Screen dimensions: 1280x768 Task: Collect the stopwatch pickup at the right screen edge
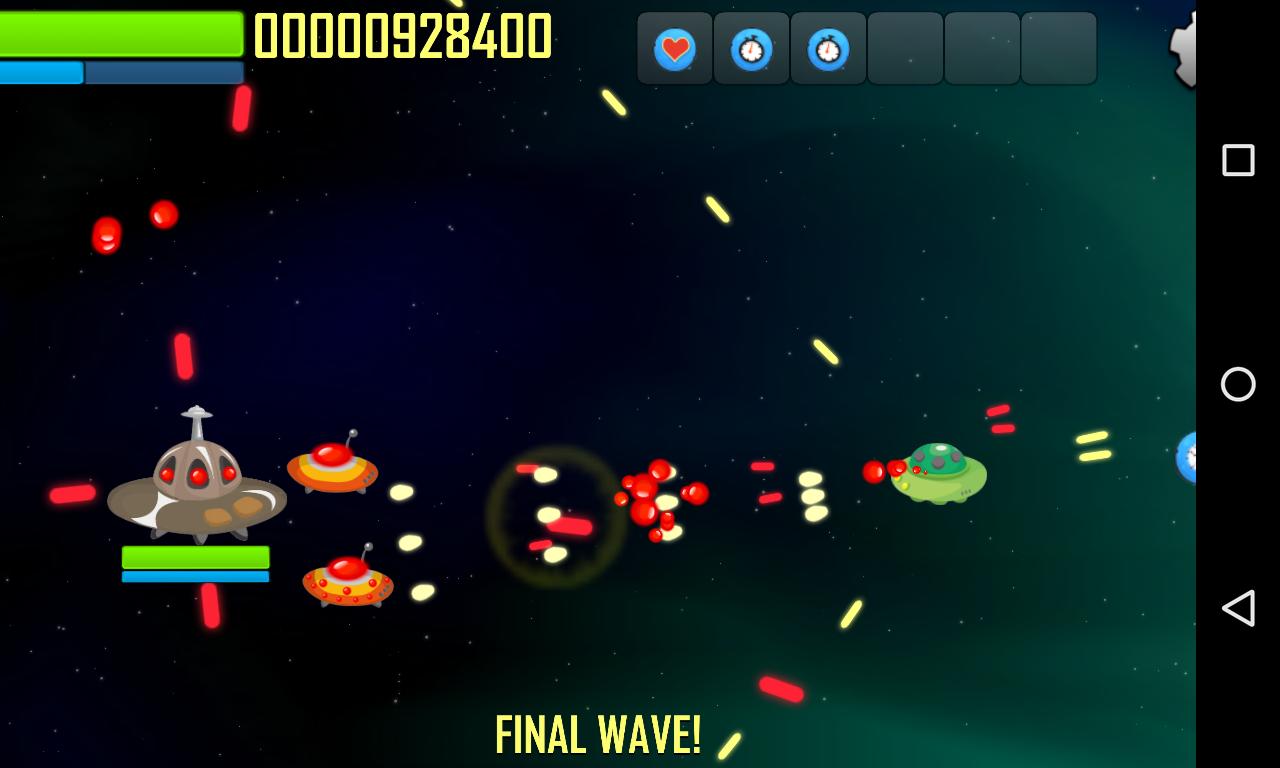point(1188,456)
